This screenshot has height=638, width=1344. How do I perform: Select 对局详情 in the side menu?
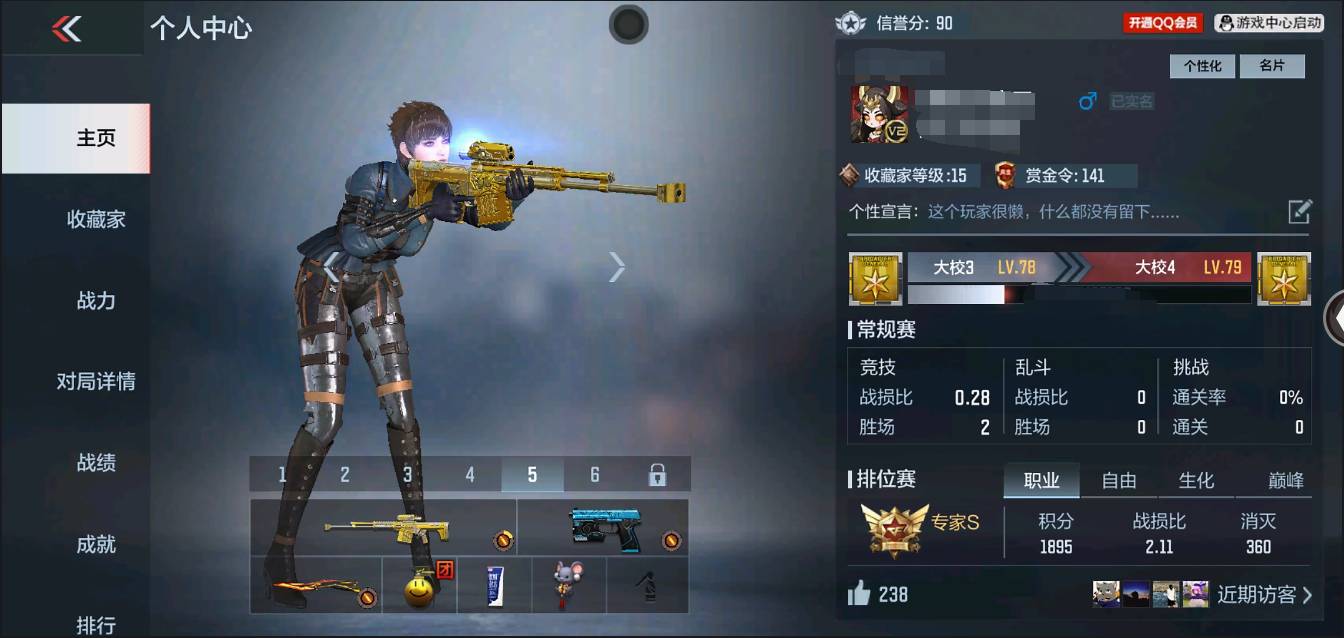pyautogui.click(x=96, y=381)
